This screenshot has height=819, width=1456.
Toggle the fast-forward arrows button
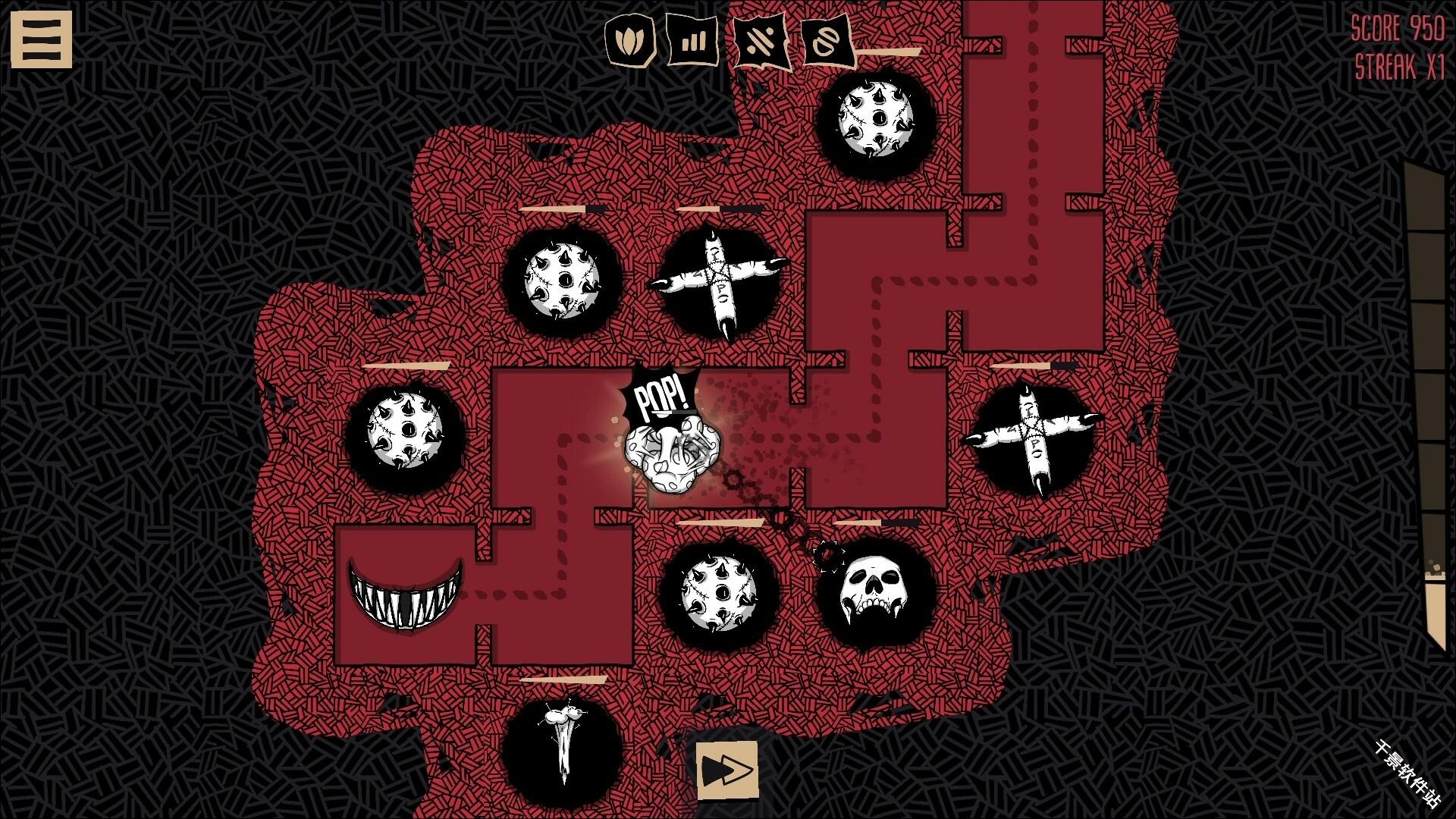727,770
